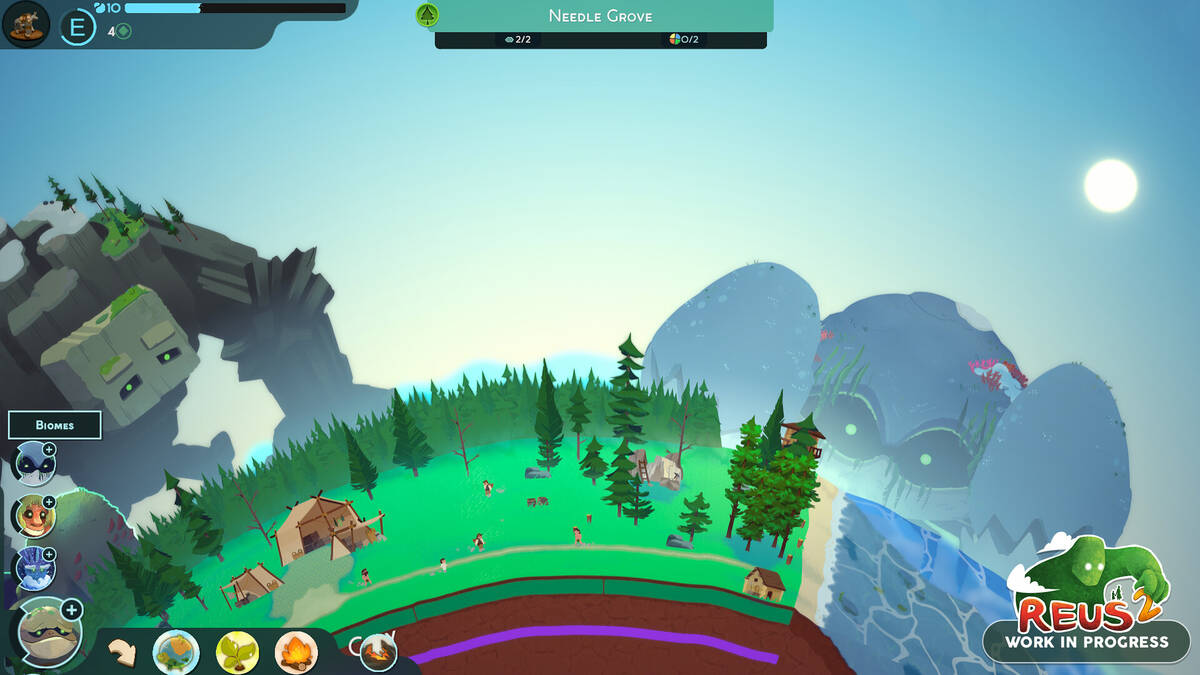
Task: Select the dark masked giant portrait
Action: (x=32, y=465)
